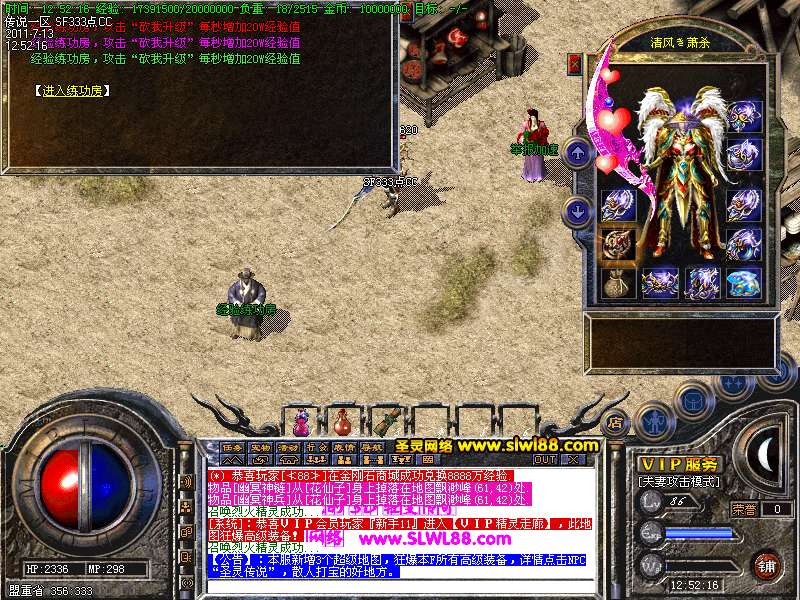
Task: Select the teal gem boots slot
Action: pos(743,282)
